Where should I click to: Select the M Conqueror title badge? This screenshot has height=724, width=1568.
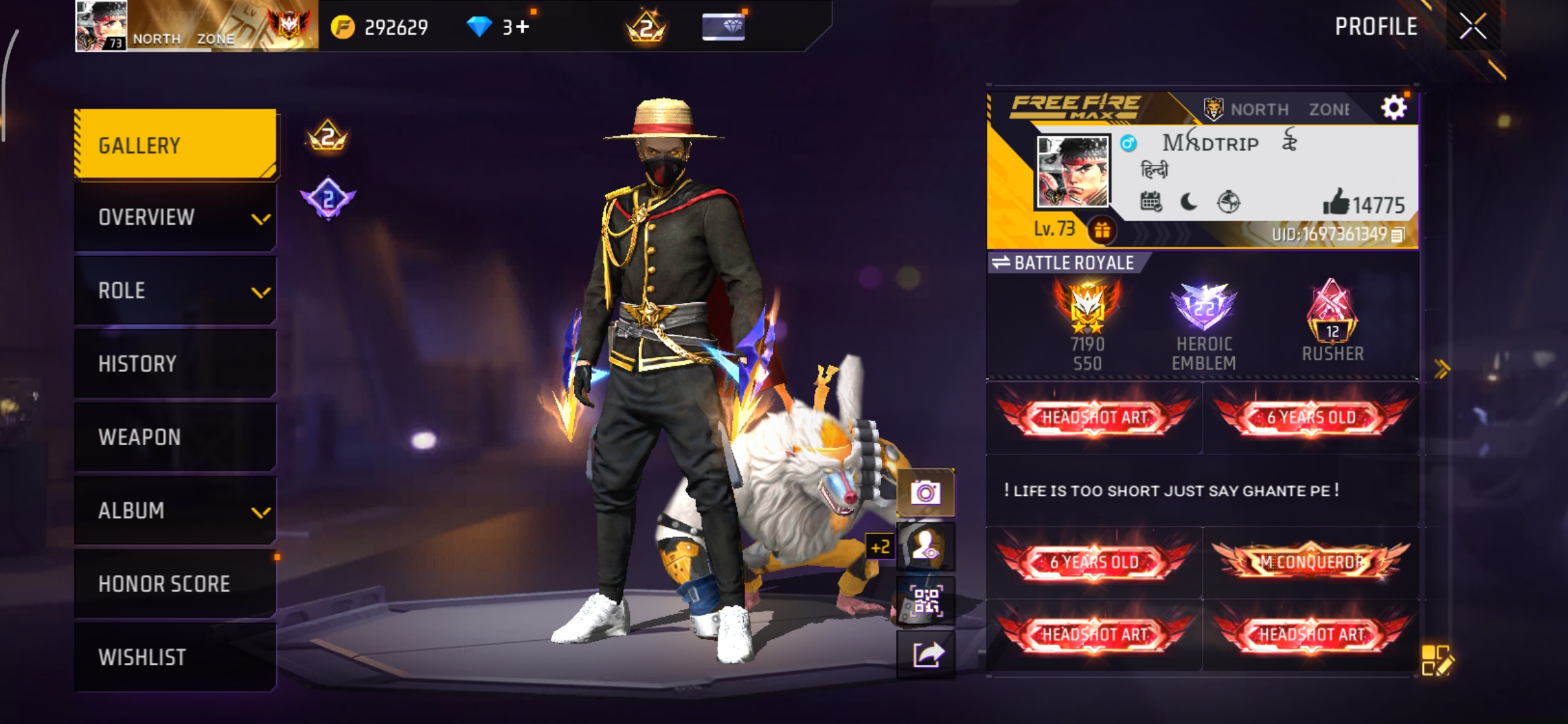tap(1311, 562)
